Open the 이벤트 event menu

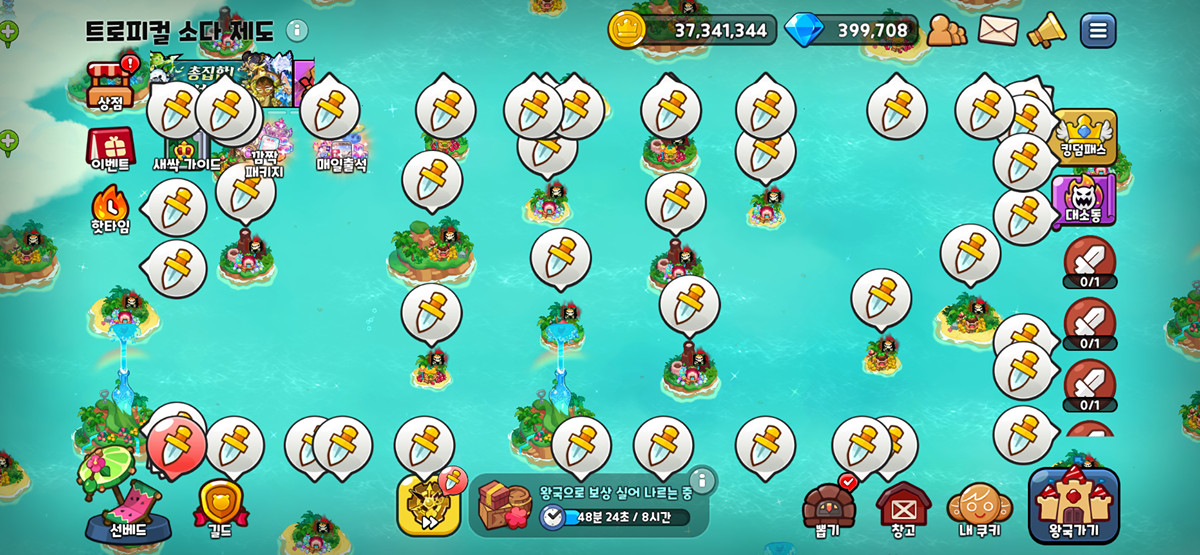(110, 150)
